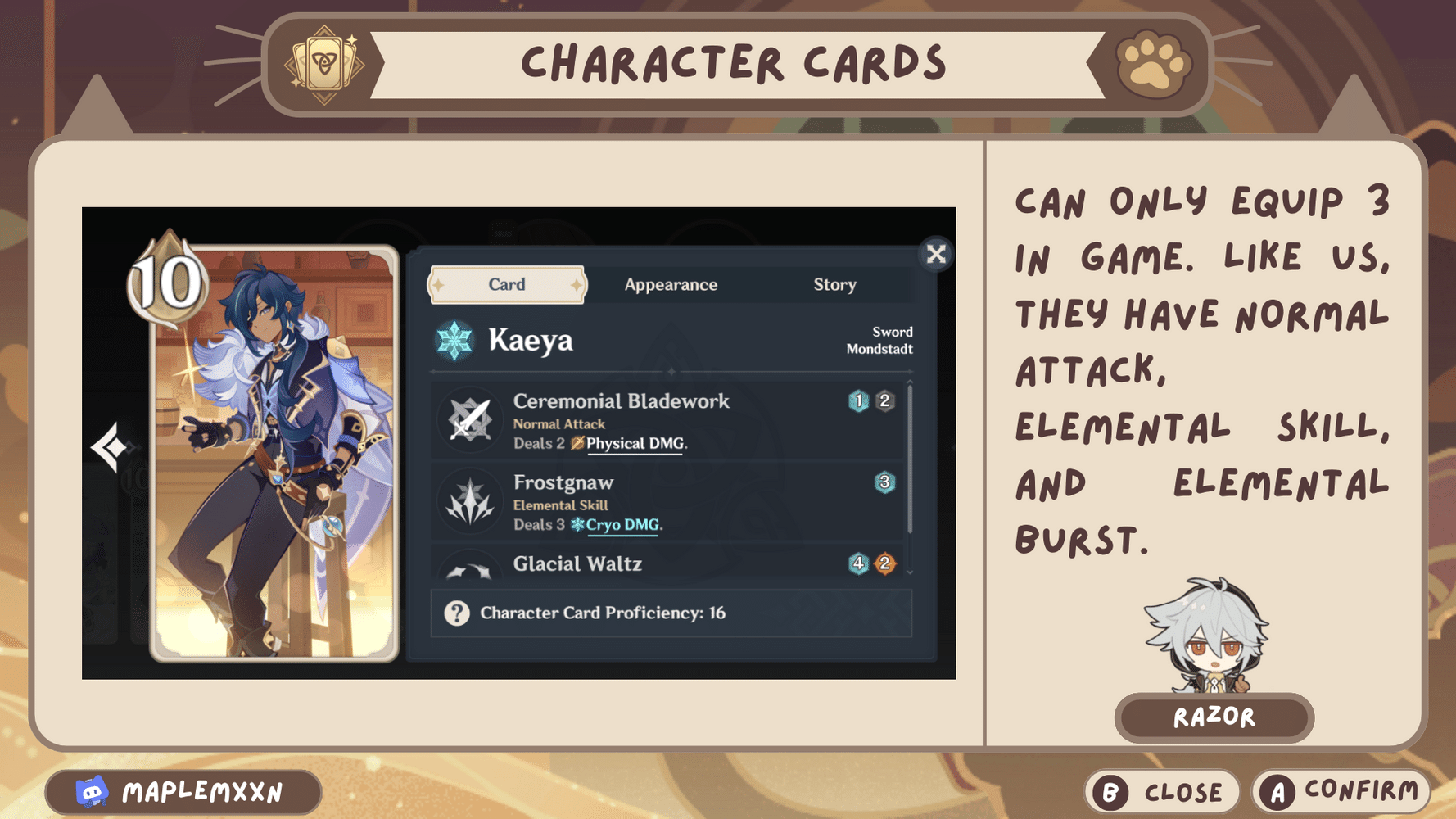This screenshot has height=819, width=1456.
Task: Click the Razor nameplate below the chibi
Action: [x=1214, y=717]
